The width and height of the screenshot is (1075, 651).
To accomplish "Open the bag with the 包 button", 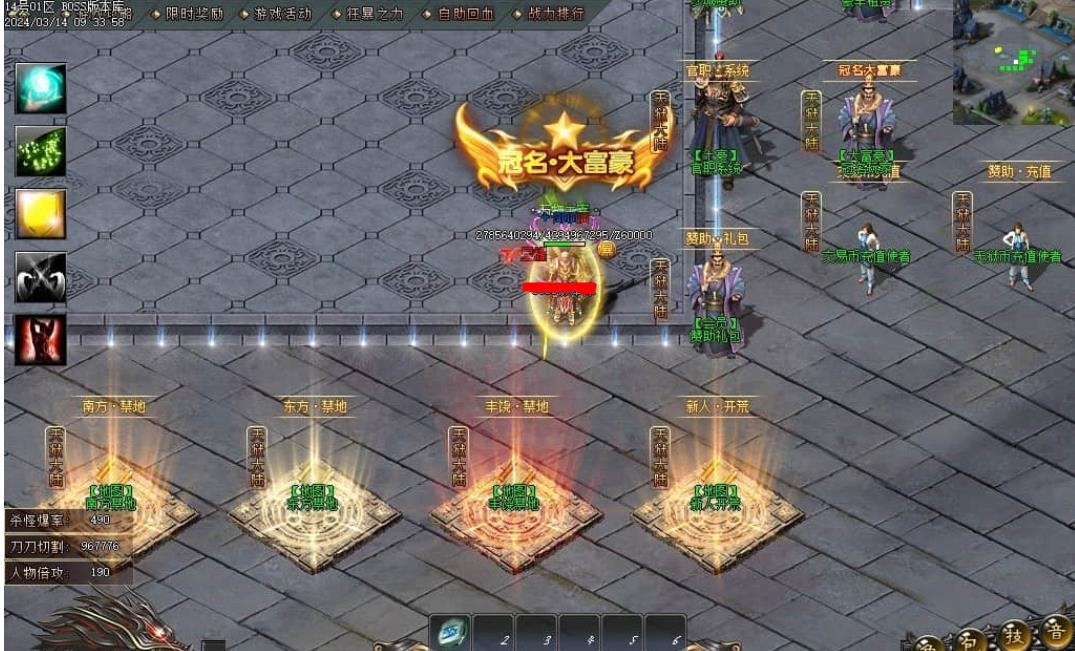I will [x=971, y=639].
